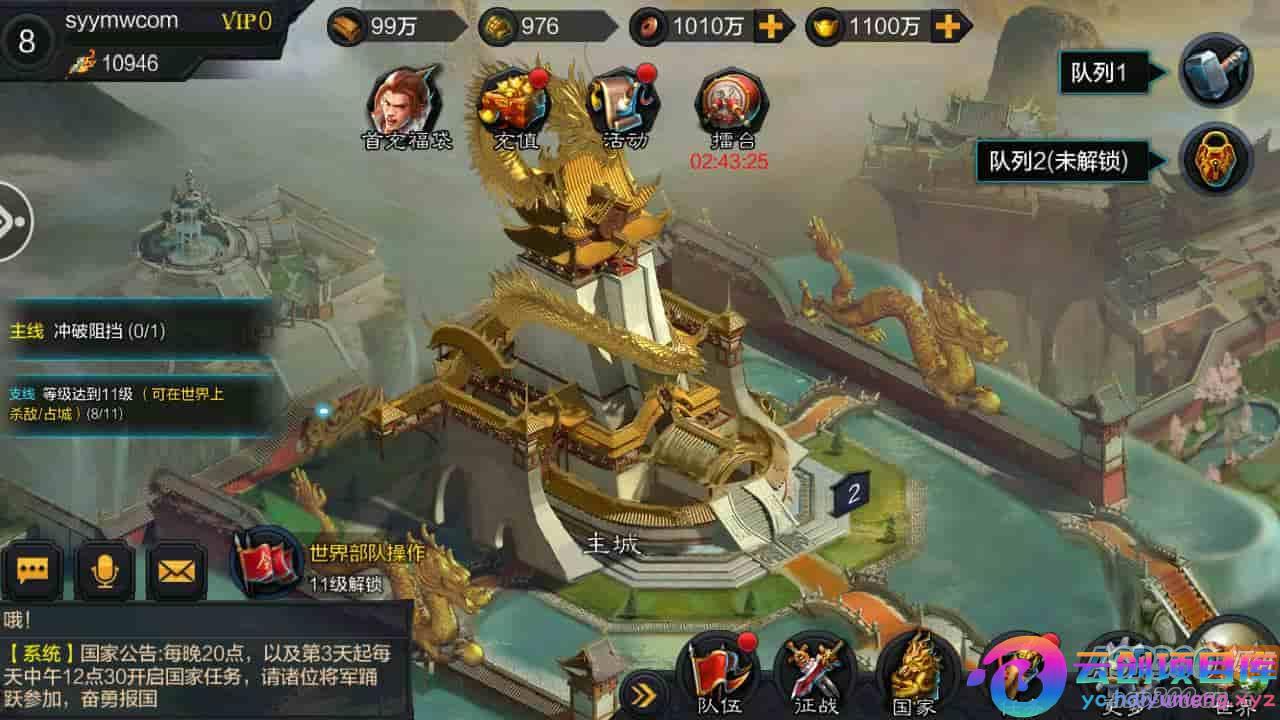The width and height of the screenshot is (1280, 720).
Task: Tap the locked 队列2 queue icon
Action: (x=1214, y=161)
